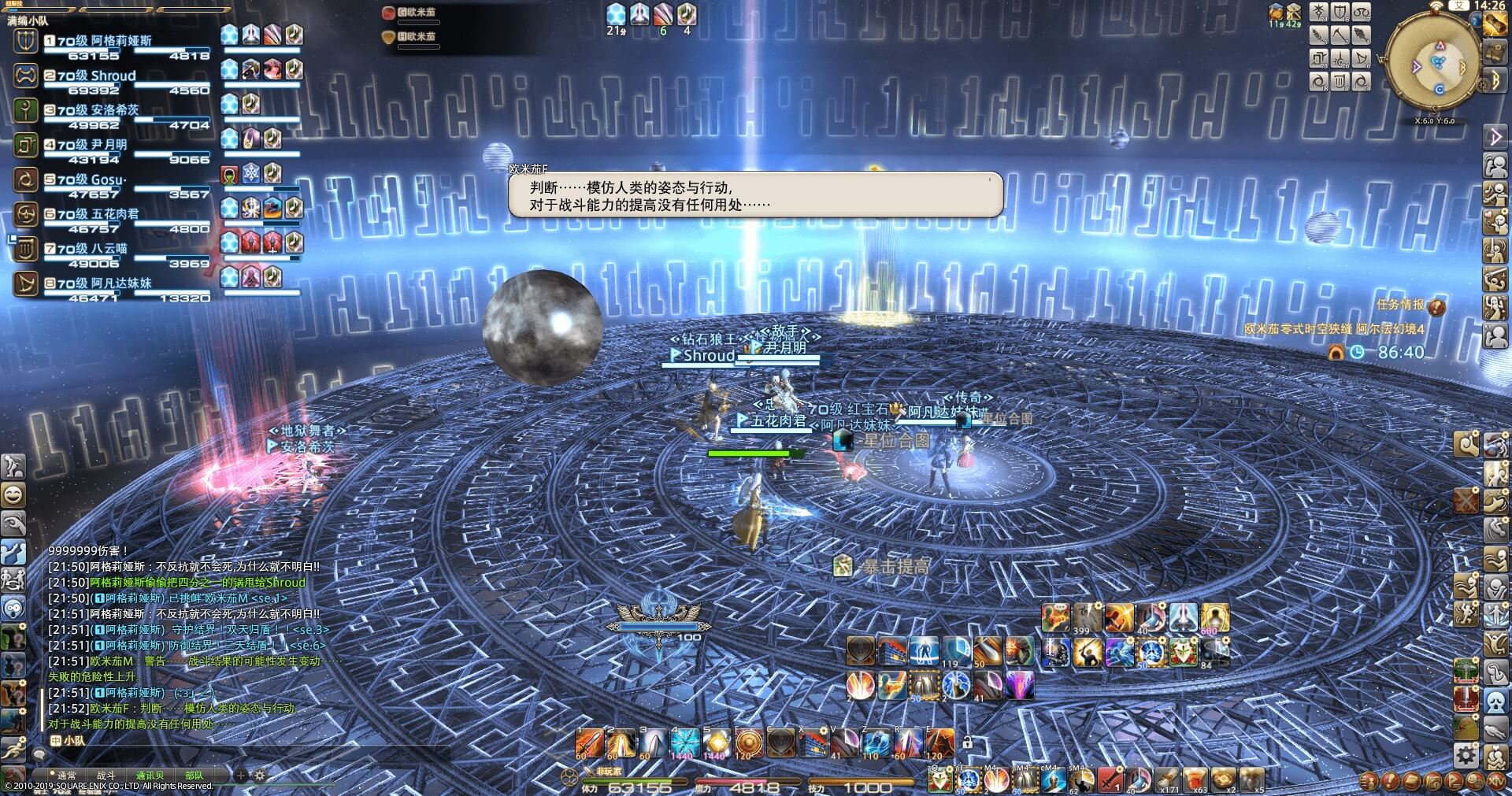1512x796 pixels.
Task: Add a new chat tab with the plus button
Action: click(x=242, y=776)
